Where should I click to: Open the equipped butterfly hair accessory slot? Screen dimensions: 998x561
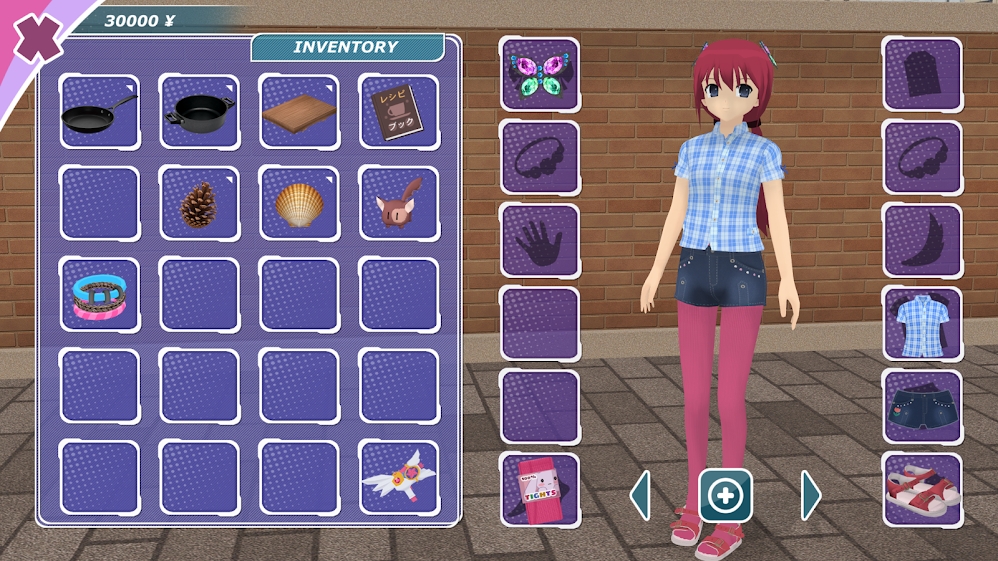point(540,74)
